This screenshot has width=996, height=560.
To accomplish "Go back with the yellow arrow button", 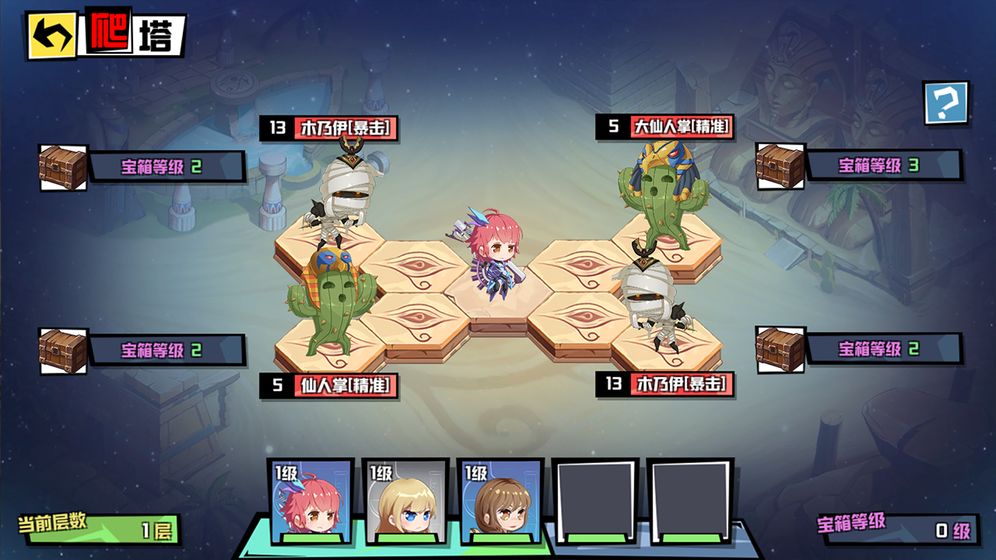I will (52, 37).
